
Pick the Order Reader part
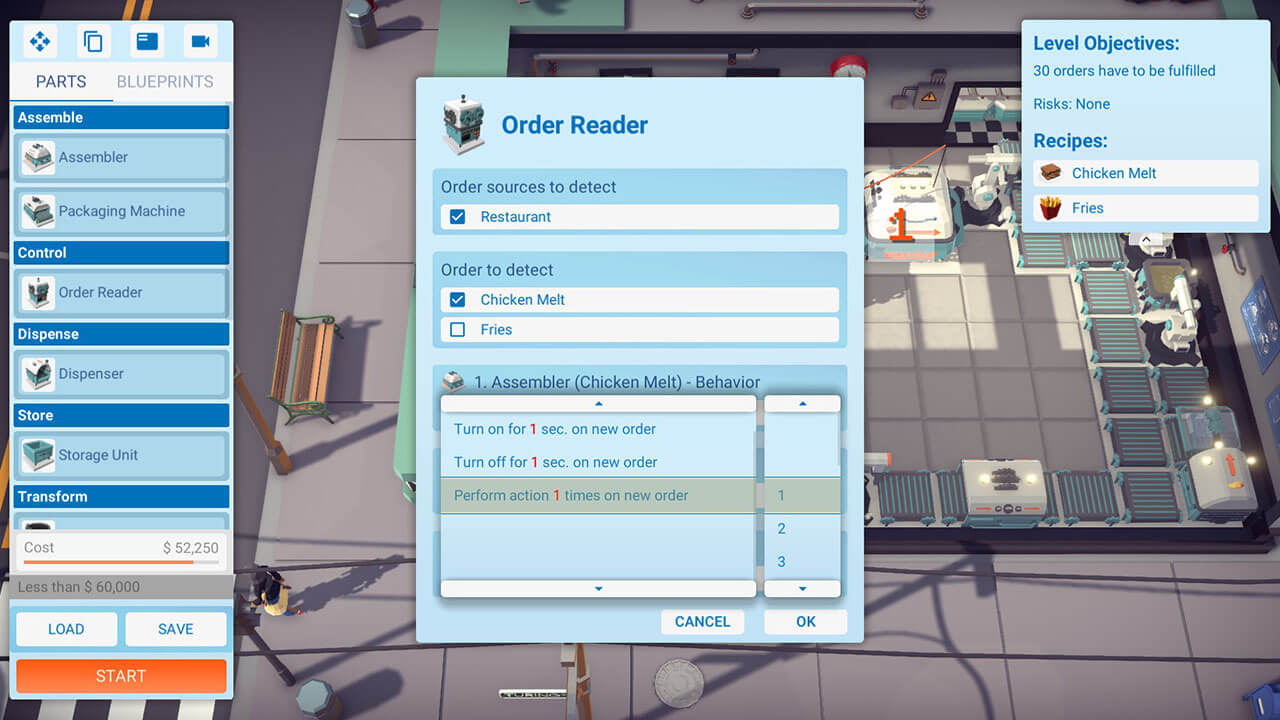pyautogui.click(x=121, y=292)
